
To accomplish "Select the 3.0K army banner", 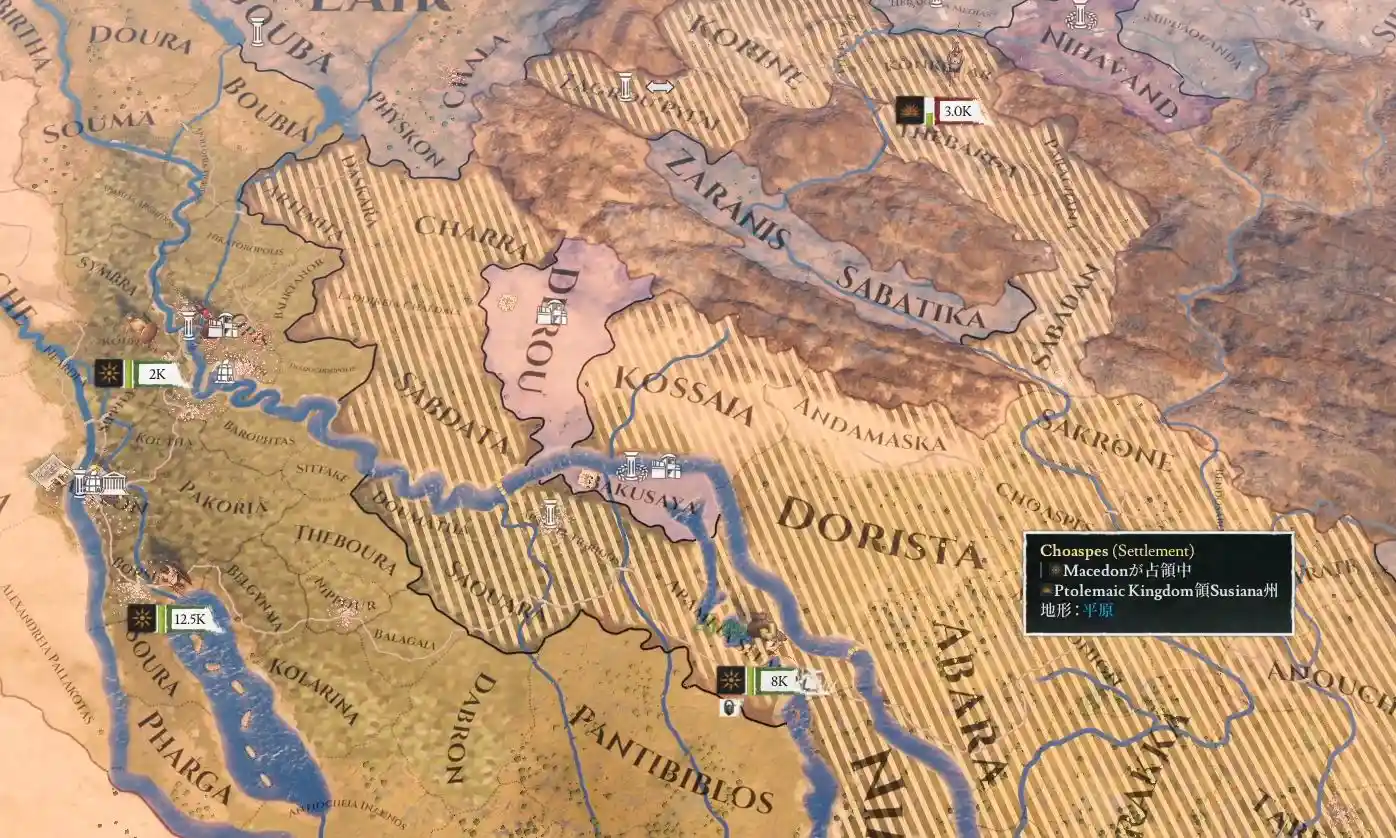I will point(957,111).
